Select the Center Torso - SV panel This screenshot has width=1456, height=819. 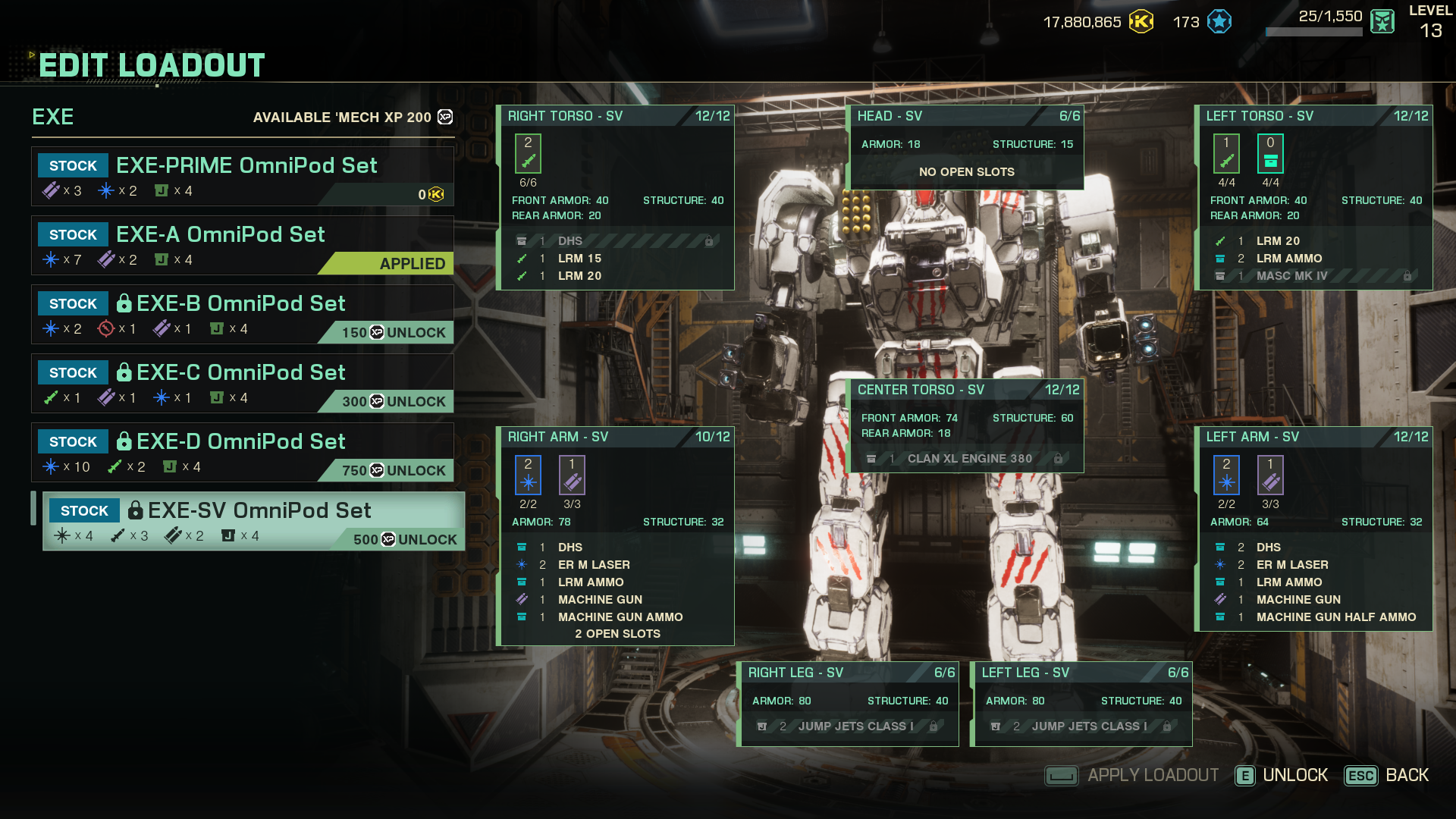[965, 390]
